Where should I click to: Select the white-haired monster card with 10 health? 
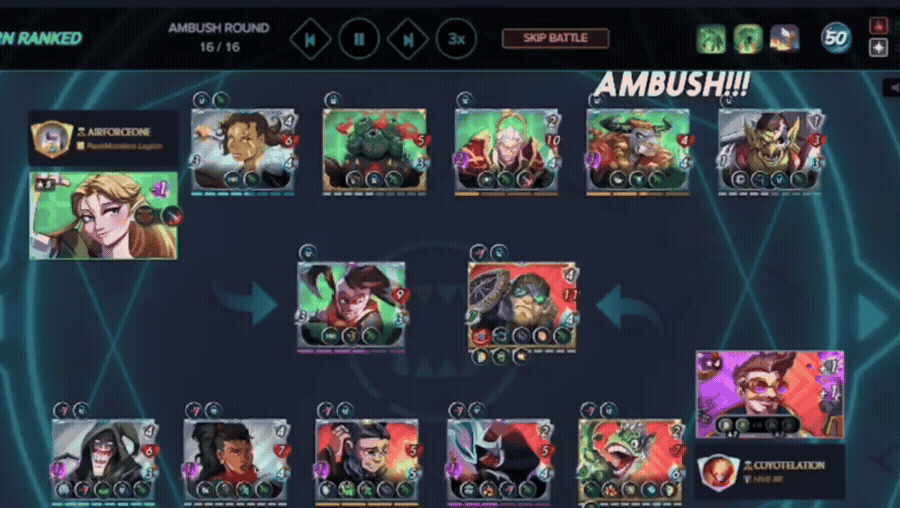[507, 149]
